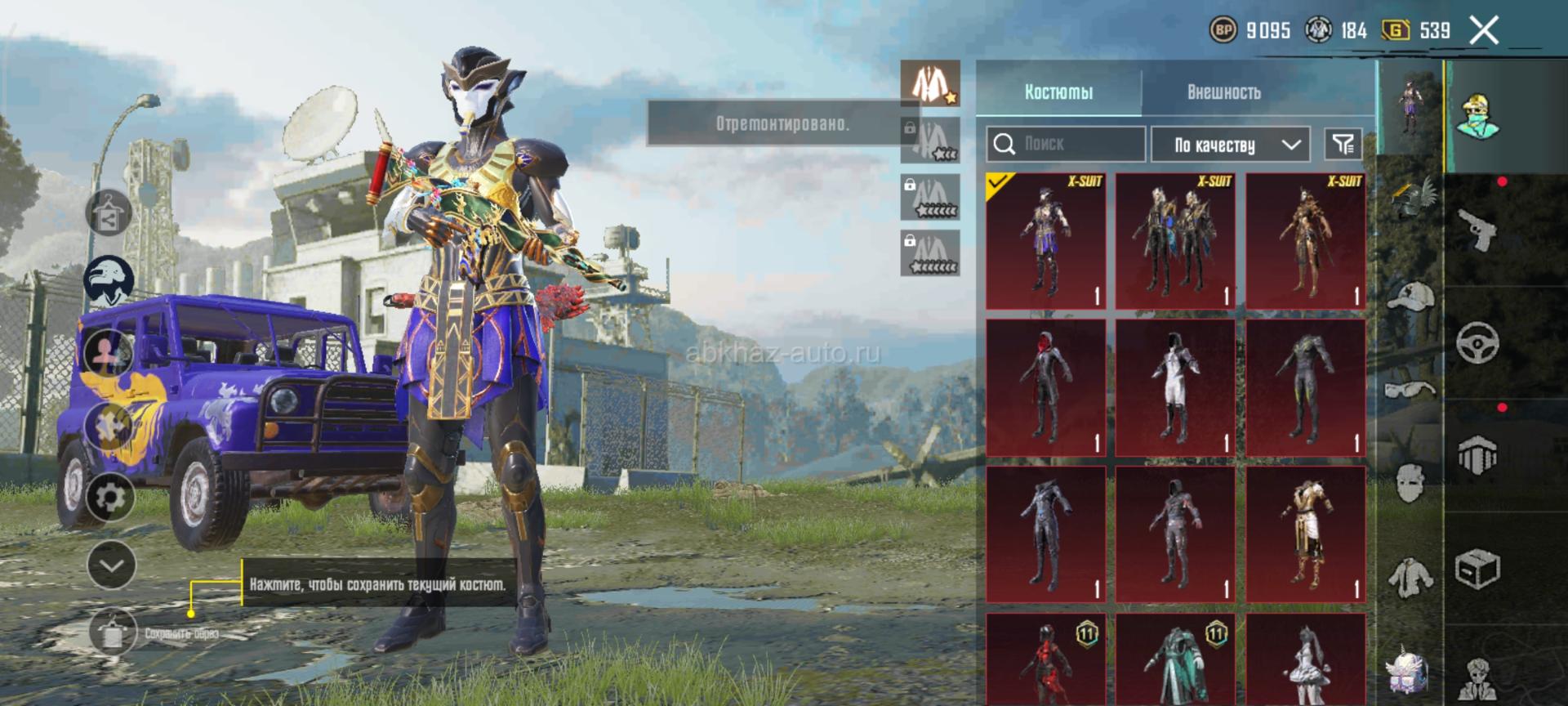
Task: Choose the X-Suit showing two characters
Action: (x=1175, y=241)
